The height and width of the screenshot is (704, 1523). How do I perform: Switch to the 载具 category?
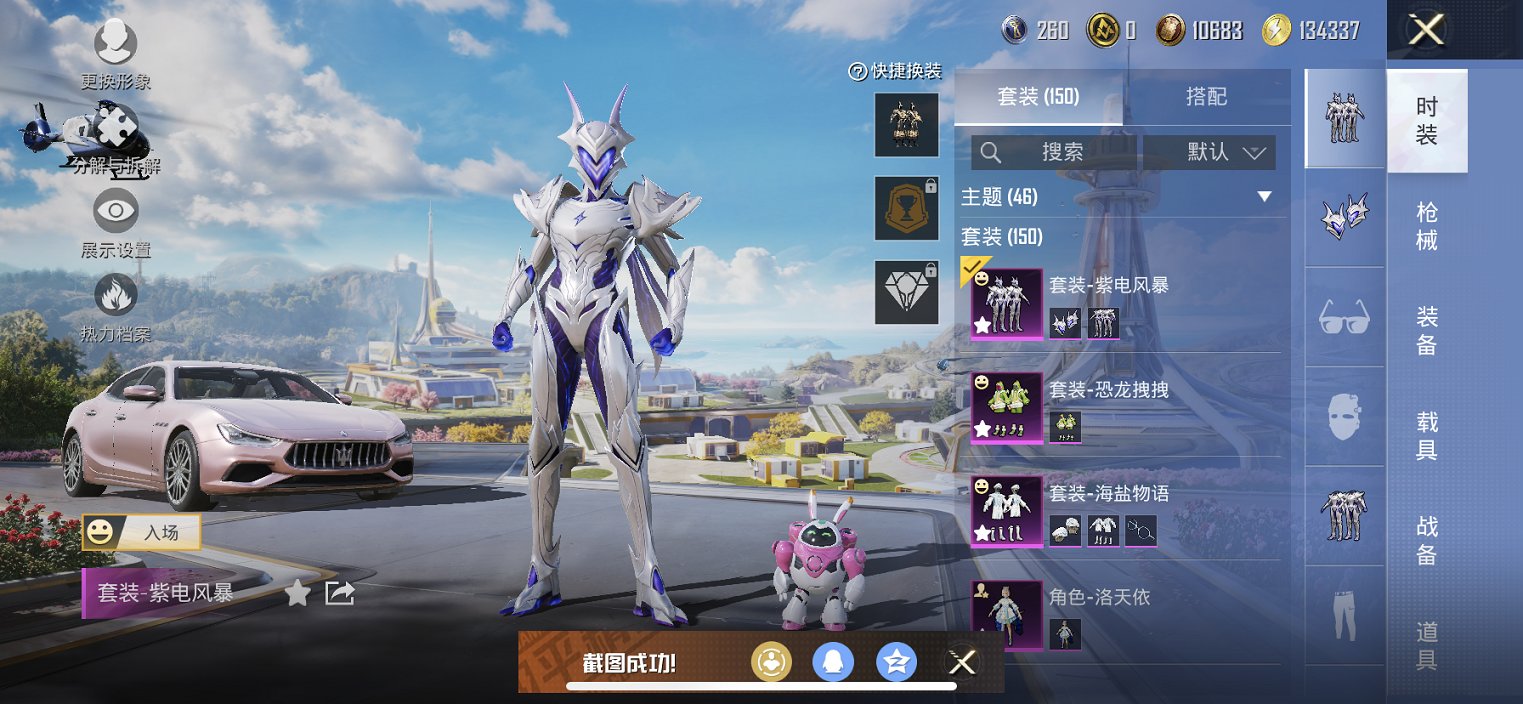1427,435
